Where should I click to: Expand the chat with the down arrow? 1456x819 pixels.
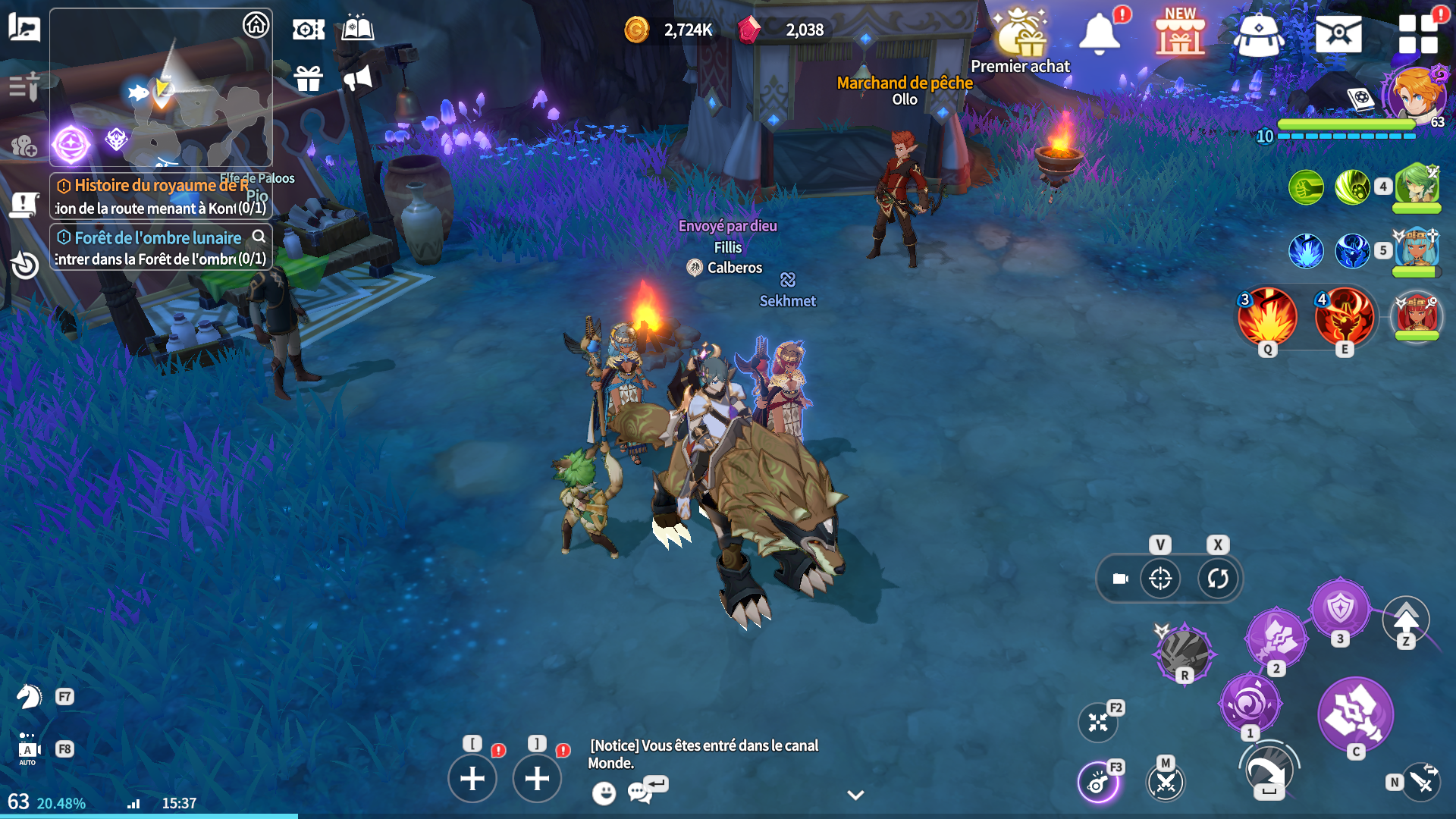855,795
